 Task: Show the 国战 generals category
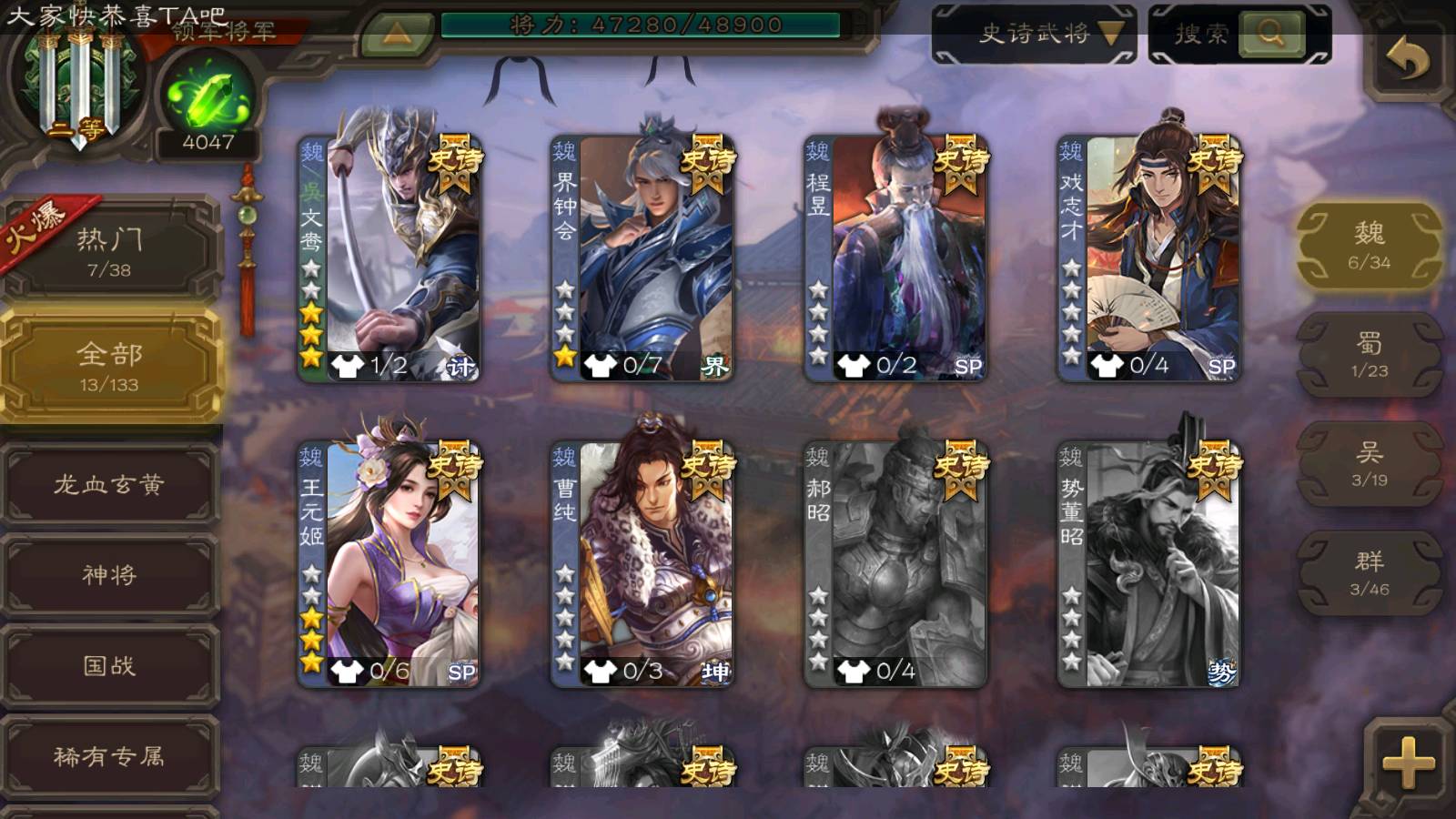coord(109,666)
